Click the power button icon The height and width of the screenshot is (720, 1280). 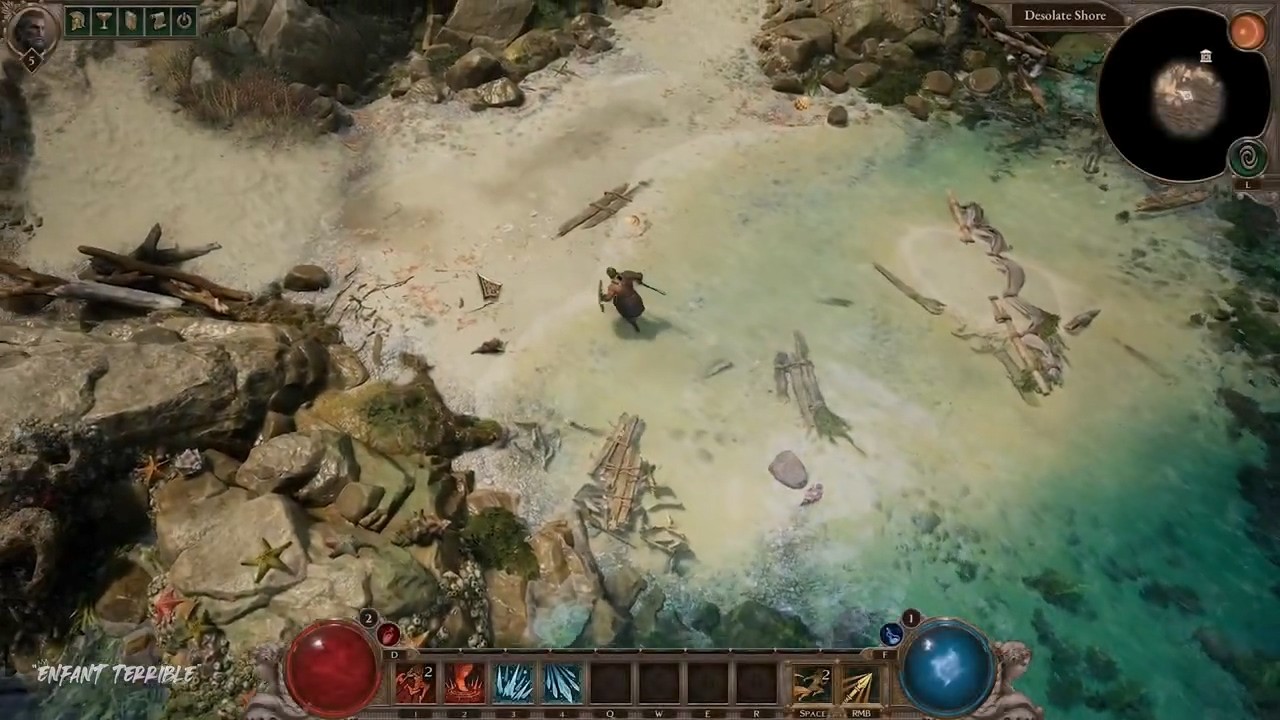click(184, 20)
